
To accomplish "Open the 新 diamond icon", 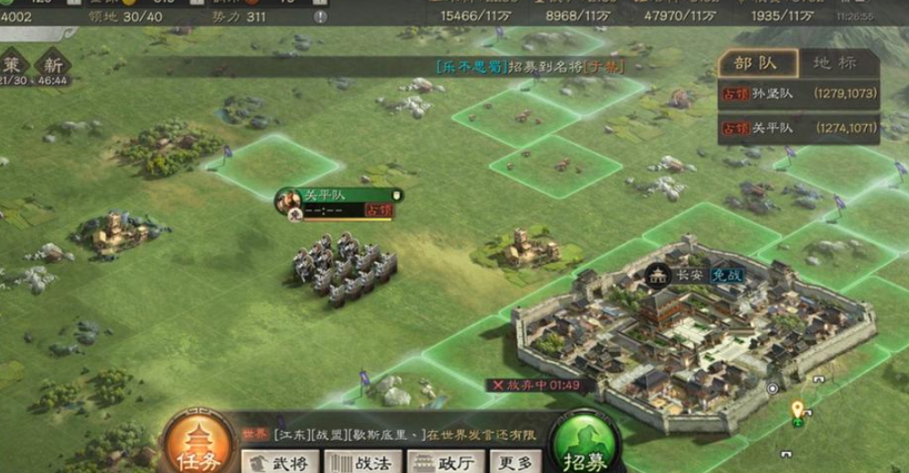I will [50, 62].
